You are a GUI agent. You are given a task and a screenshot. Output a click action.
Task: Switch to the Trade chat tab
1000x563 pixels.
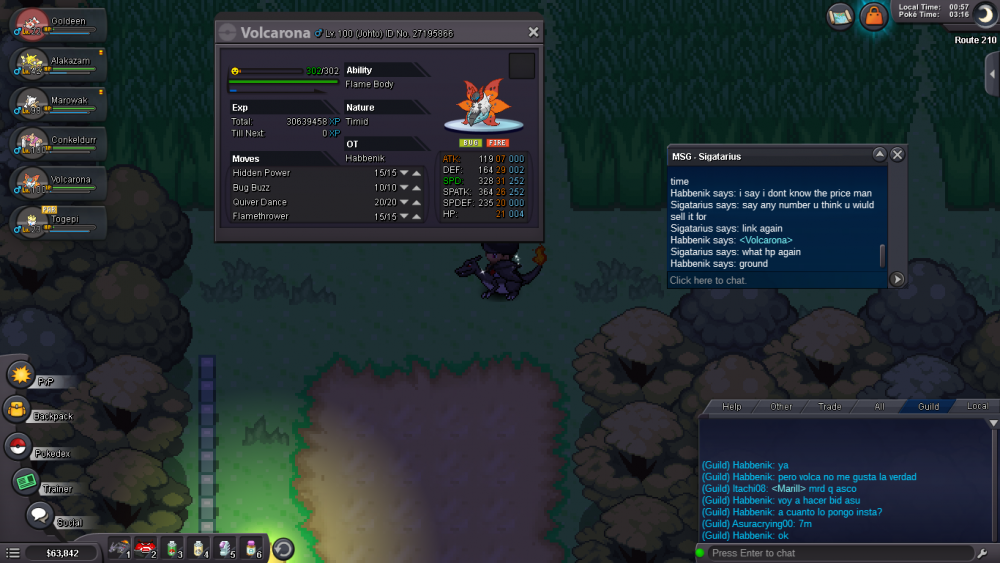point(830,407)
